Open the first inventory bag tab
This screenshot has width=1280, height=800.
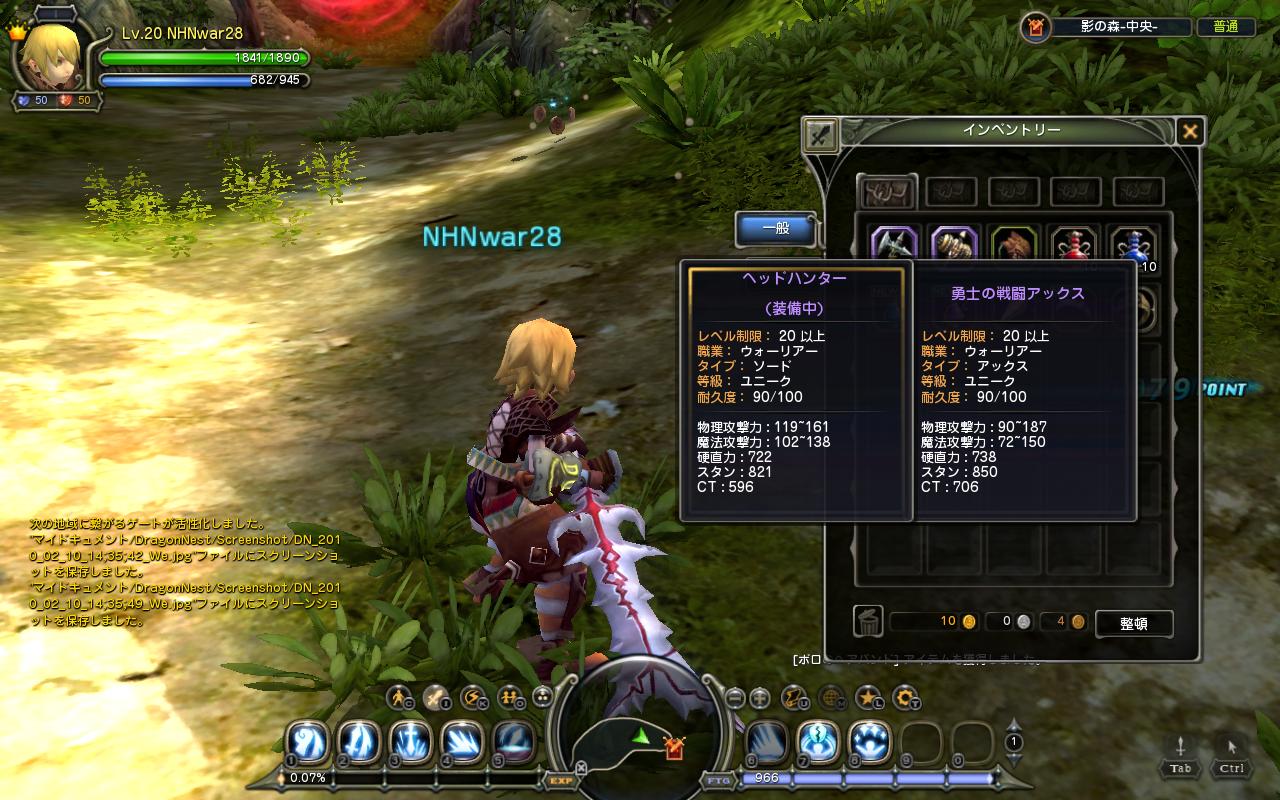pos(887,191)
